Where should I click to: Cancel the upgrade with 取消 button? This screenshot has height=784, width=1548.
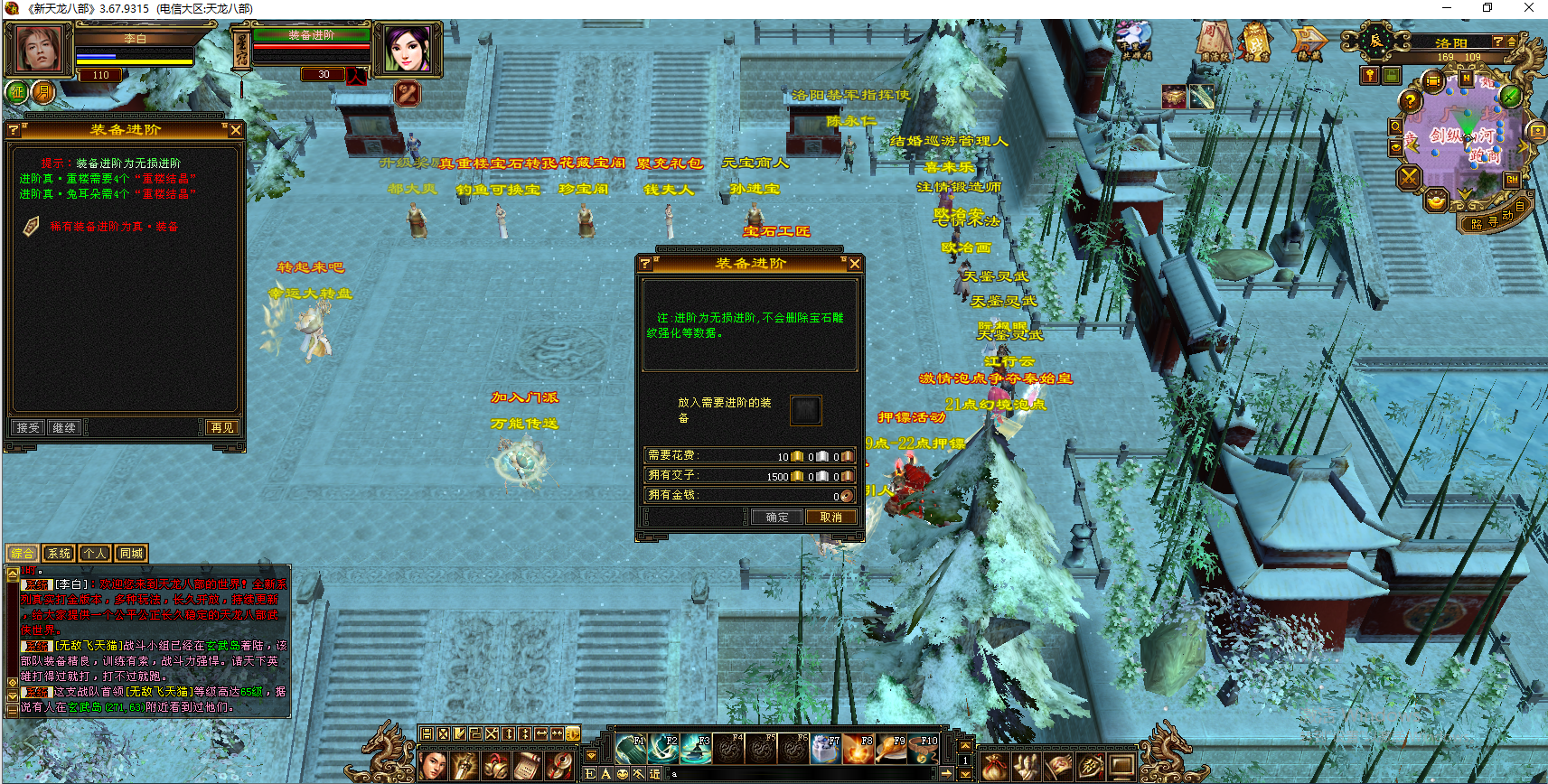830,518
